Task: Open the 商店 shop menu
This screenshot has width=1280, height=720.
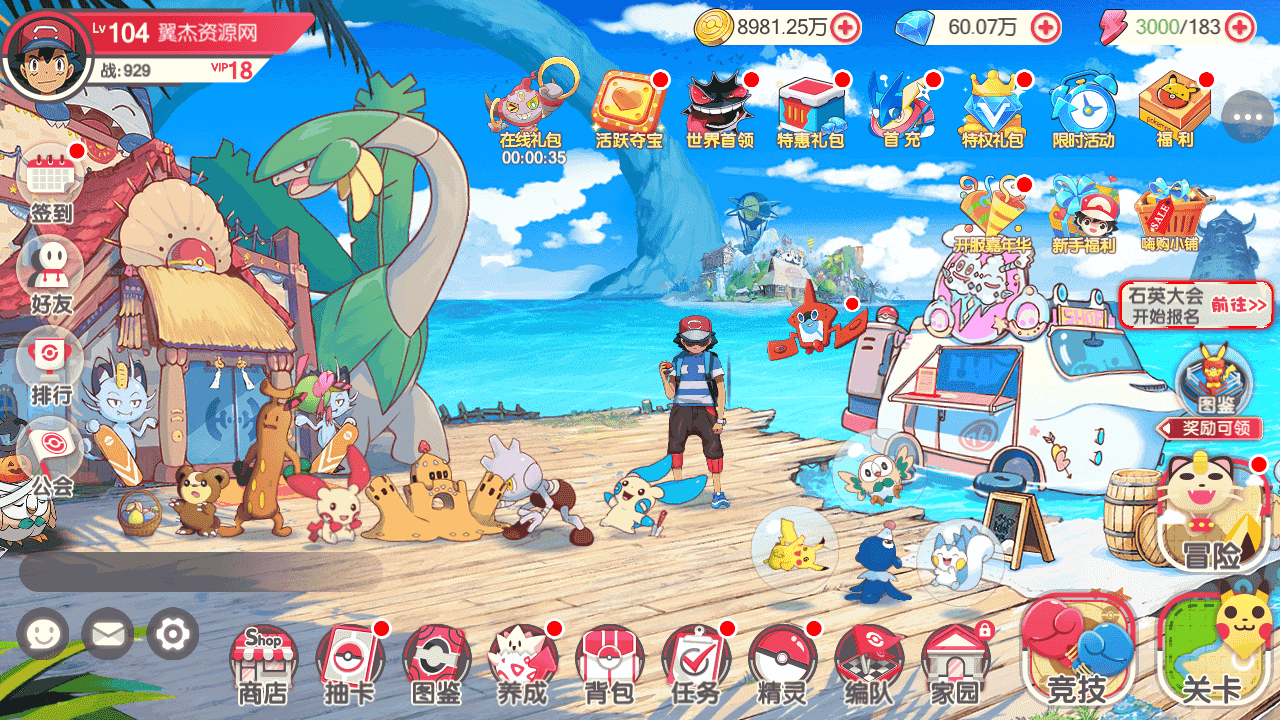Action: 262,662
